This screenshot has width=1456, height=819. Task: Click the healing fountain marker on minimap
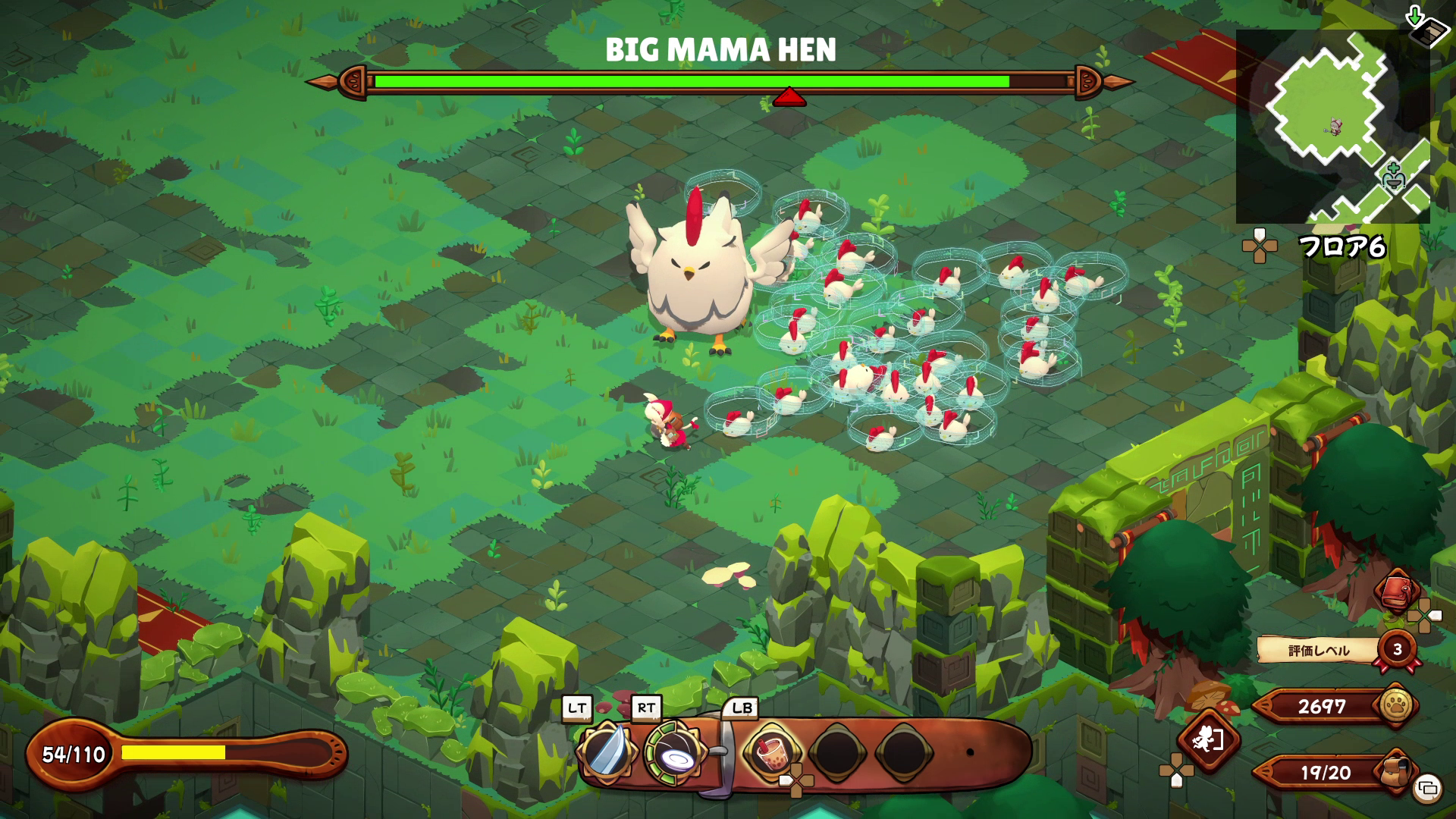click(x=1394, y=177)
